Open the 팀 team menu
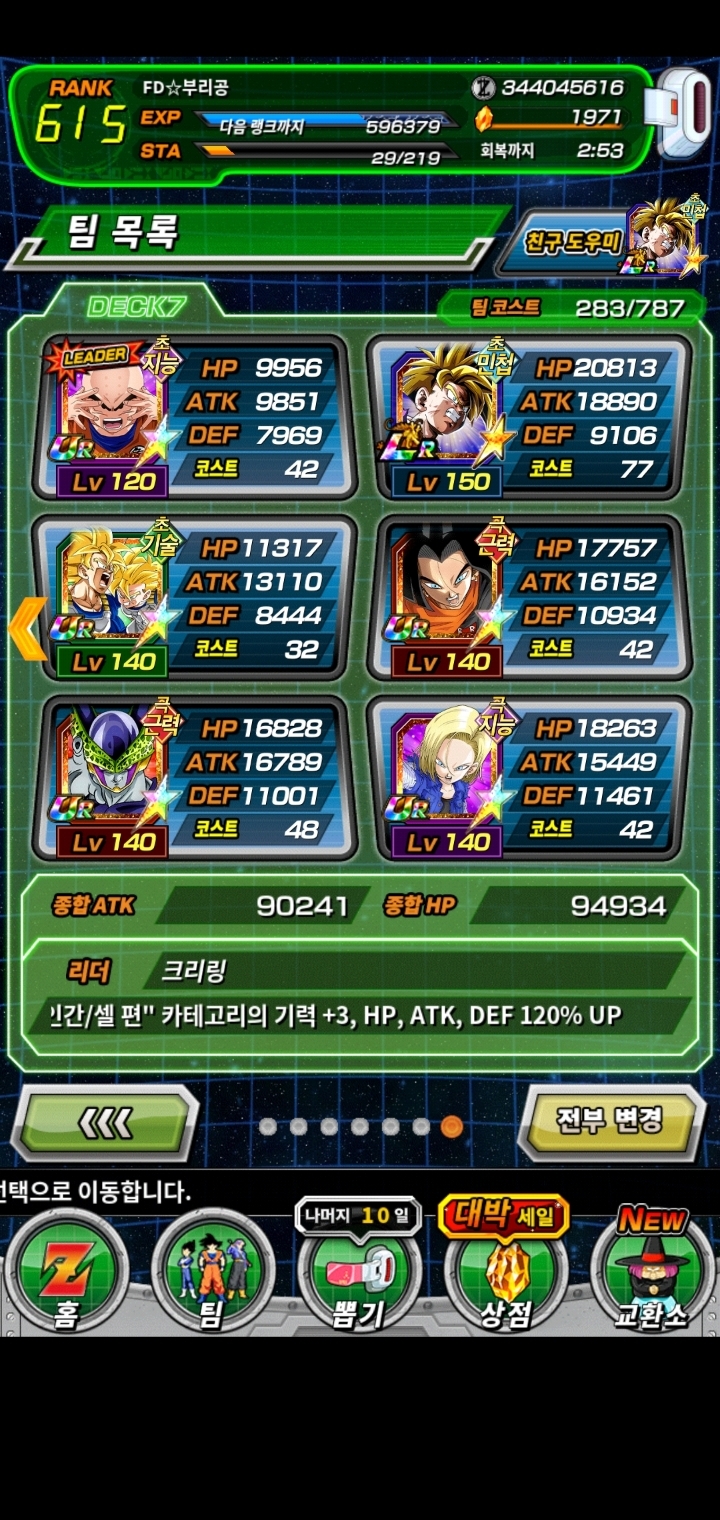Screen dimensions: 720x1520 coord(211,1275)
